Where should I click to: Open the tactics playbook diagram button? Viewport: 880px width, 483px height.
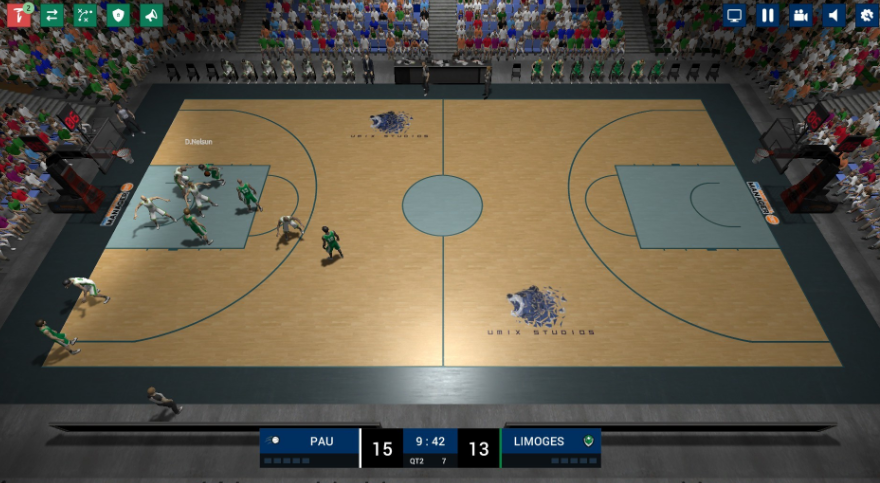pos(85,16)
